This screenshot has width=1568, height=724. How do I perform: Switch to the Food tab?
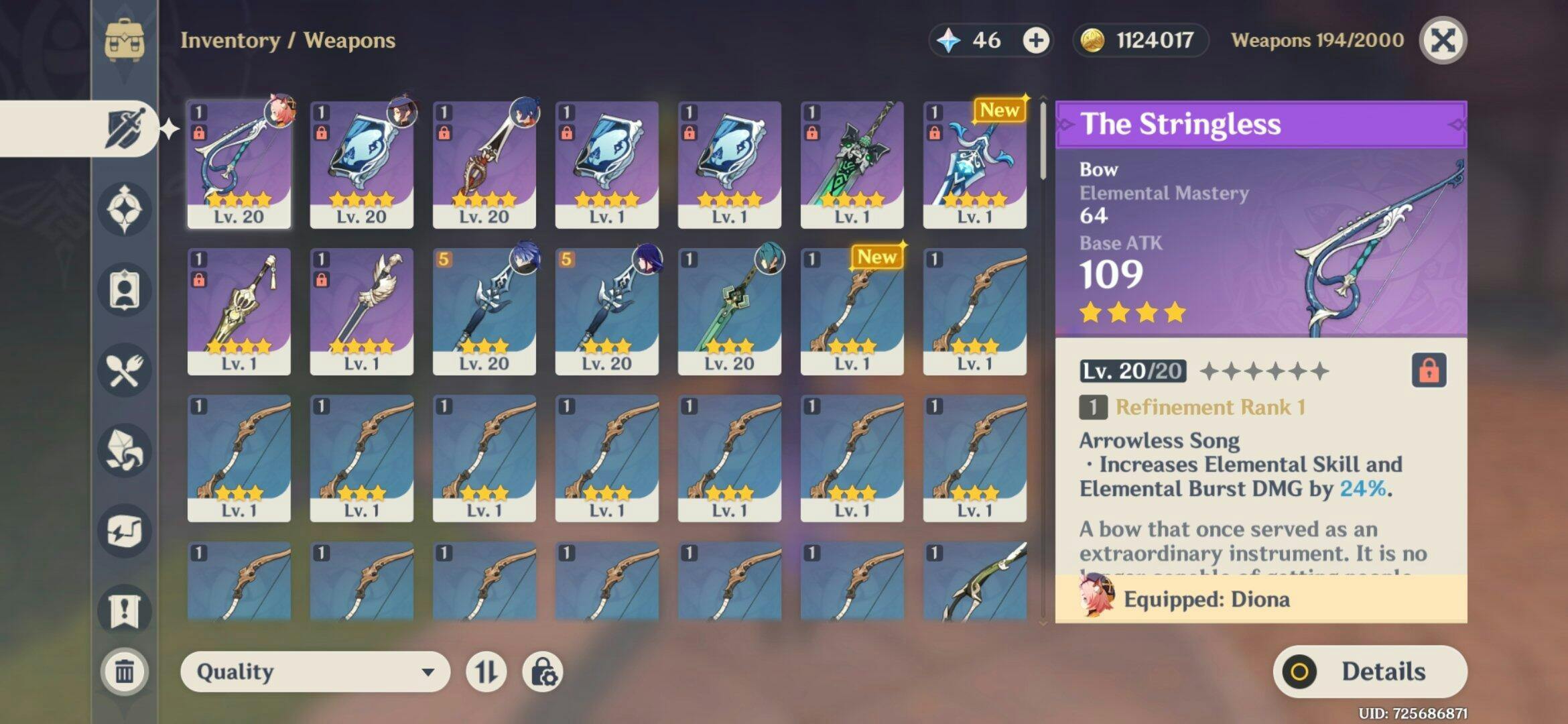tap(125, 370)
